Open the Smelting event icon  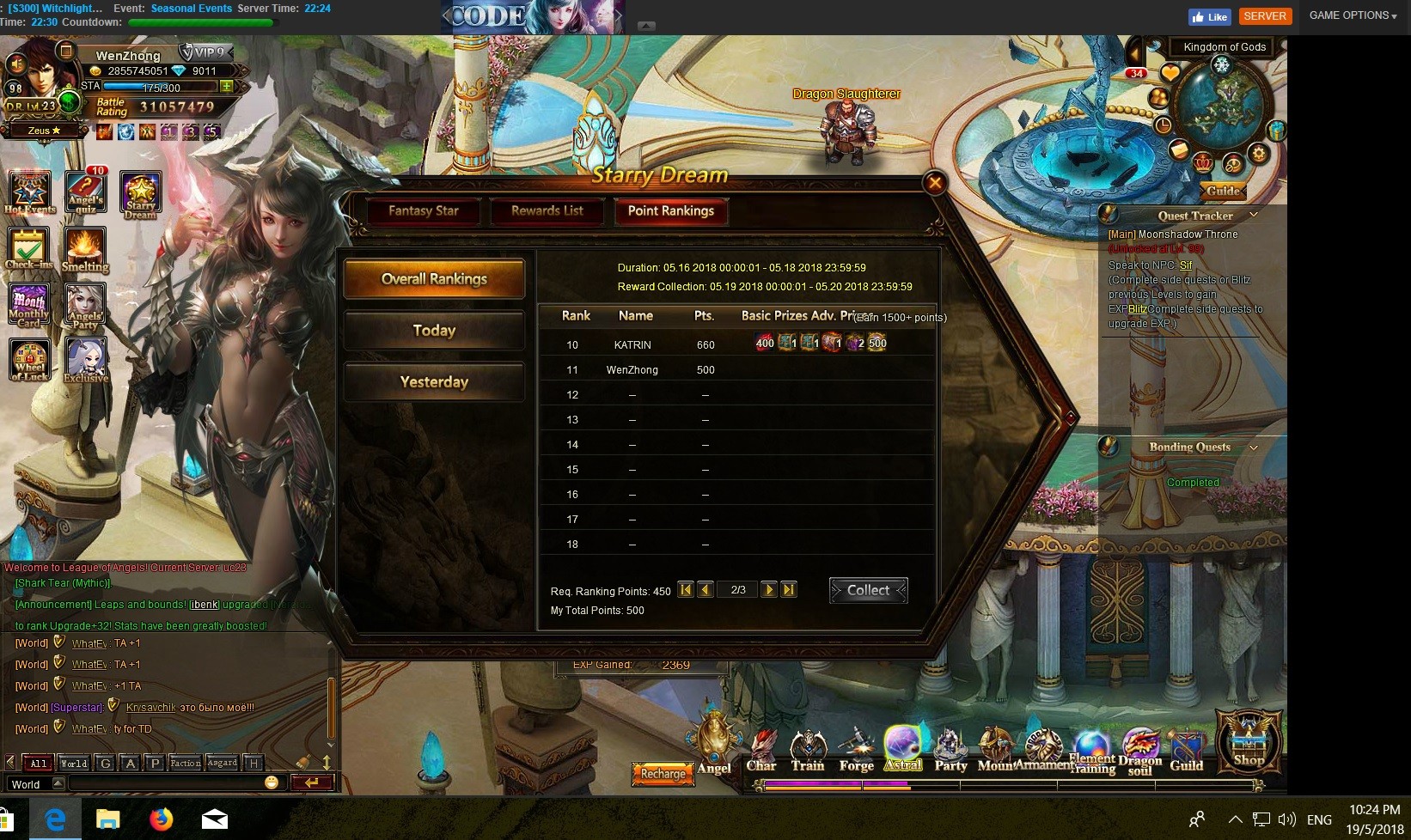(85, 250)
